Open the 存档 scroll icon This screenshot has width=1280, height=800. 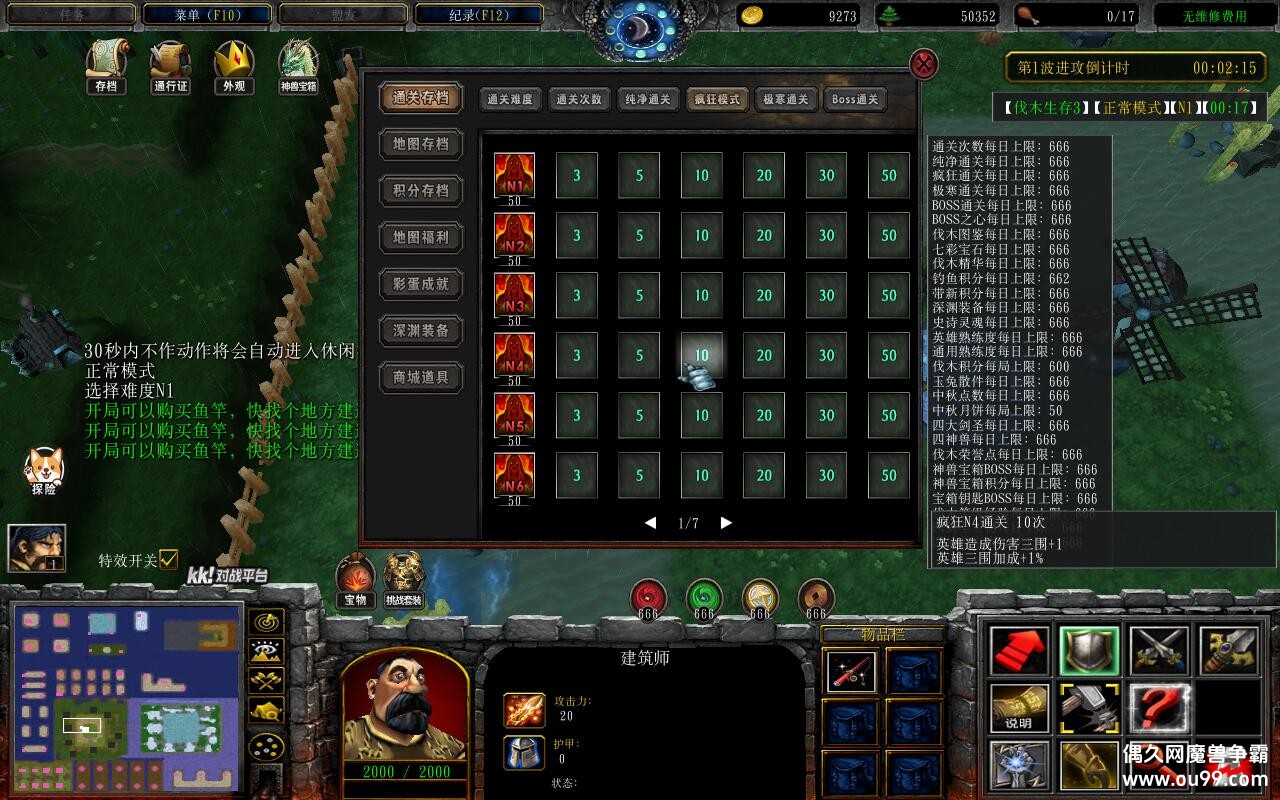[106, 66]
